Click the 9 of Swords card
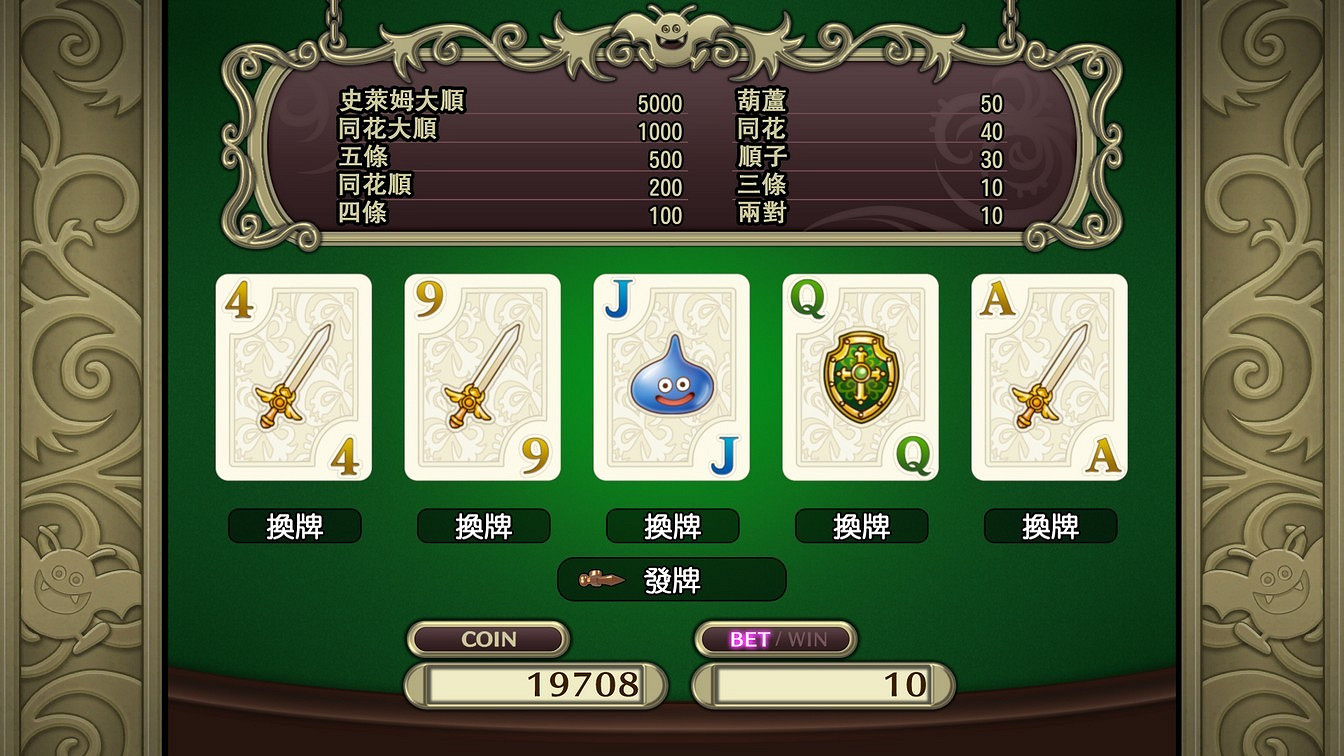 [481, 378]
